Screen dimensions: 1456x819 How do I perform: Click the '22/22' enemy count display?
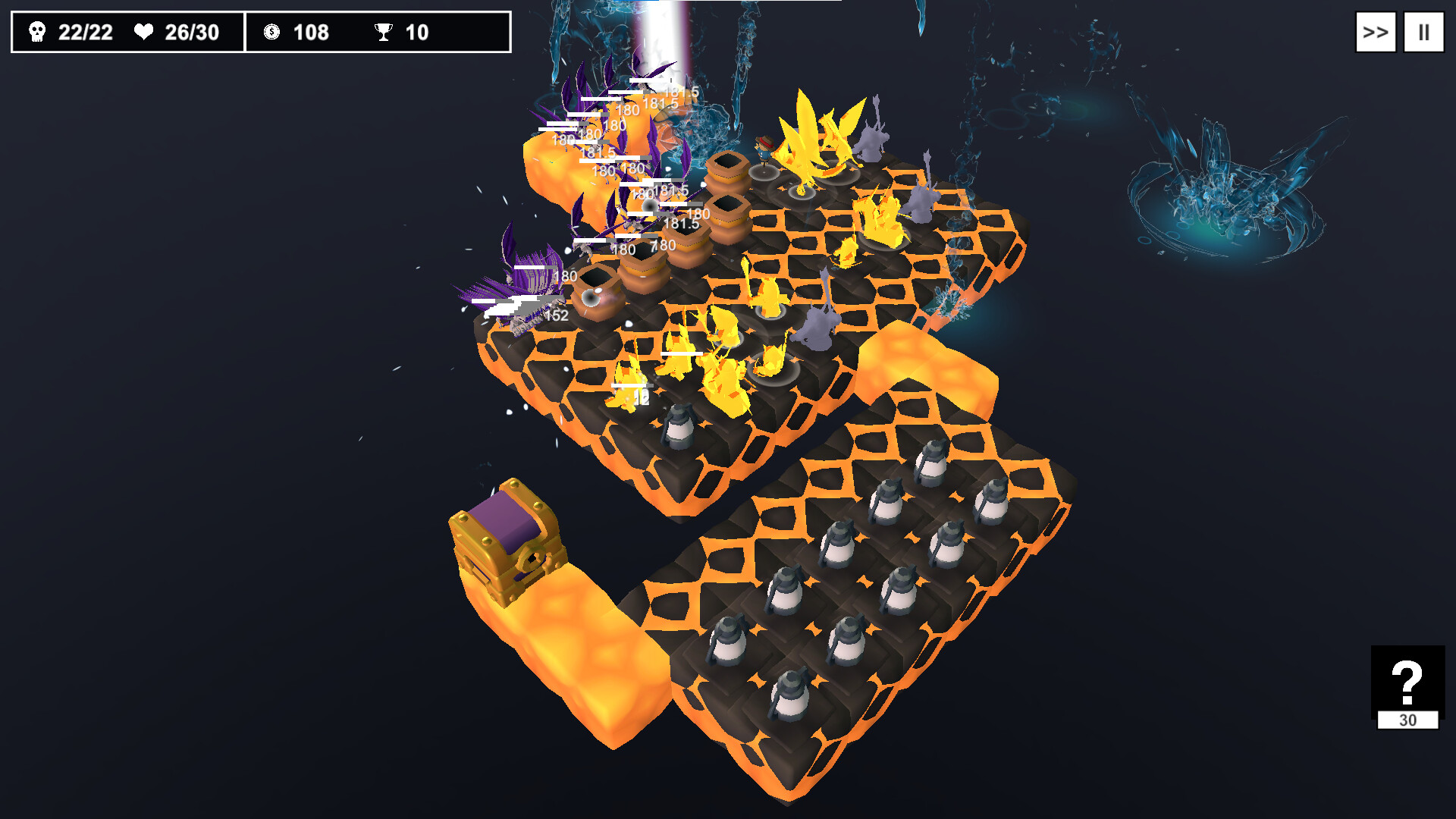tap(86, 33)
